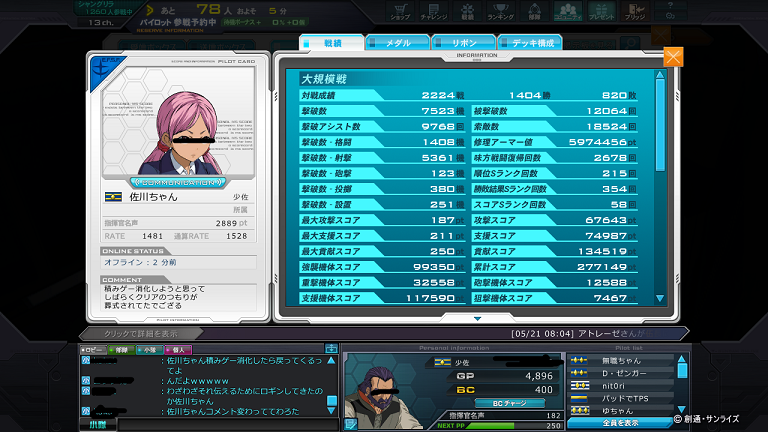Click the ブリッジ exit icon

[635, 12]
